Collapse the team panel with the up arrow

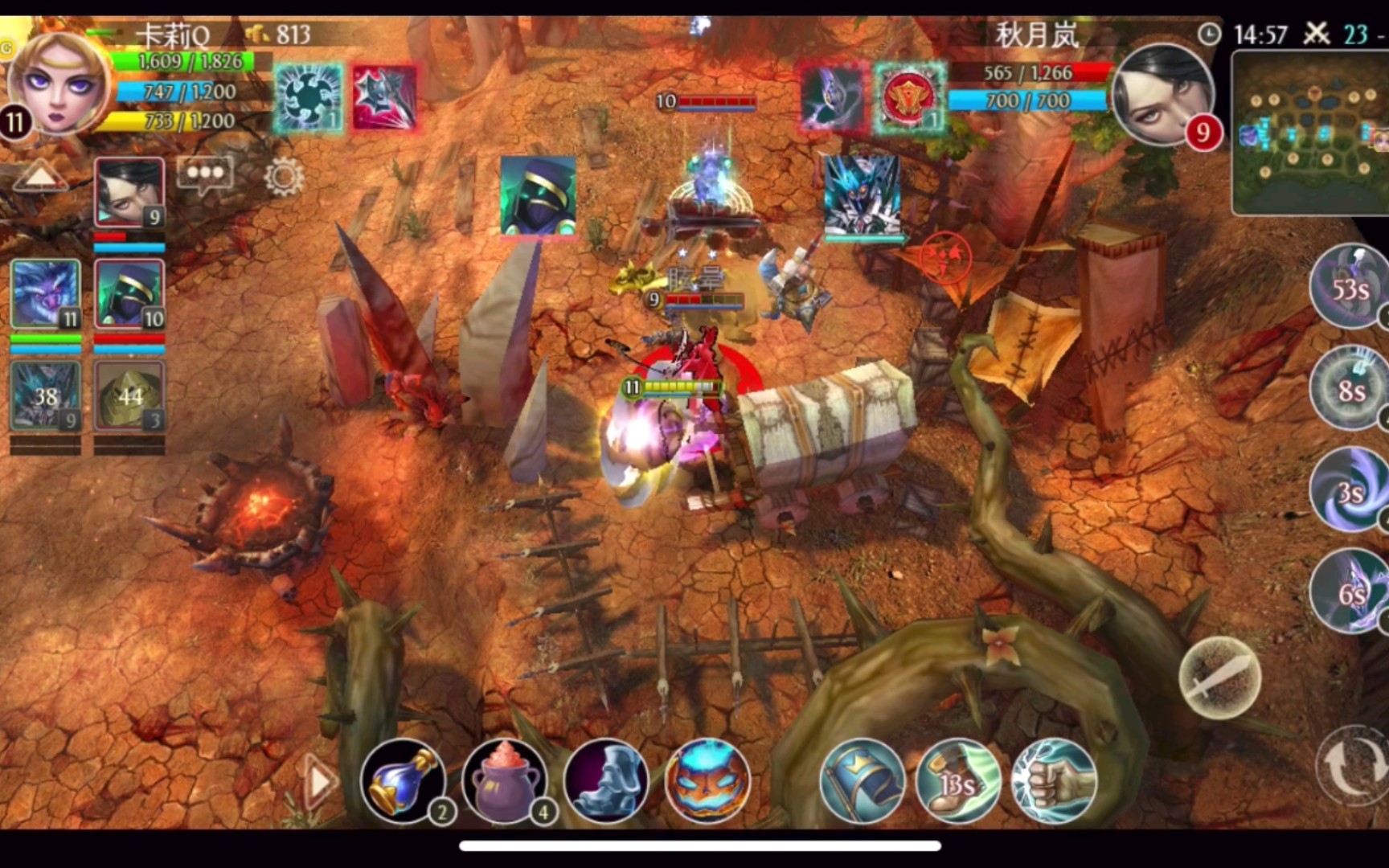[x=39, y=175]
